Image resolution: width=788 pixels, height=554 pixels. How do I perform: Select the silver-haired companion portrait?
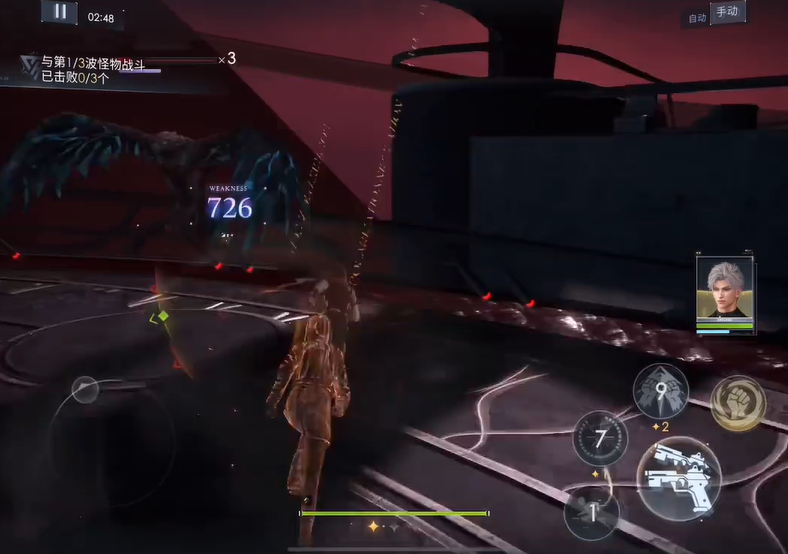coord(725,290)
